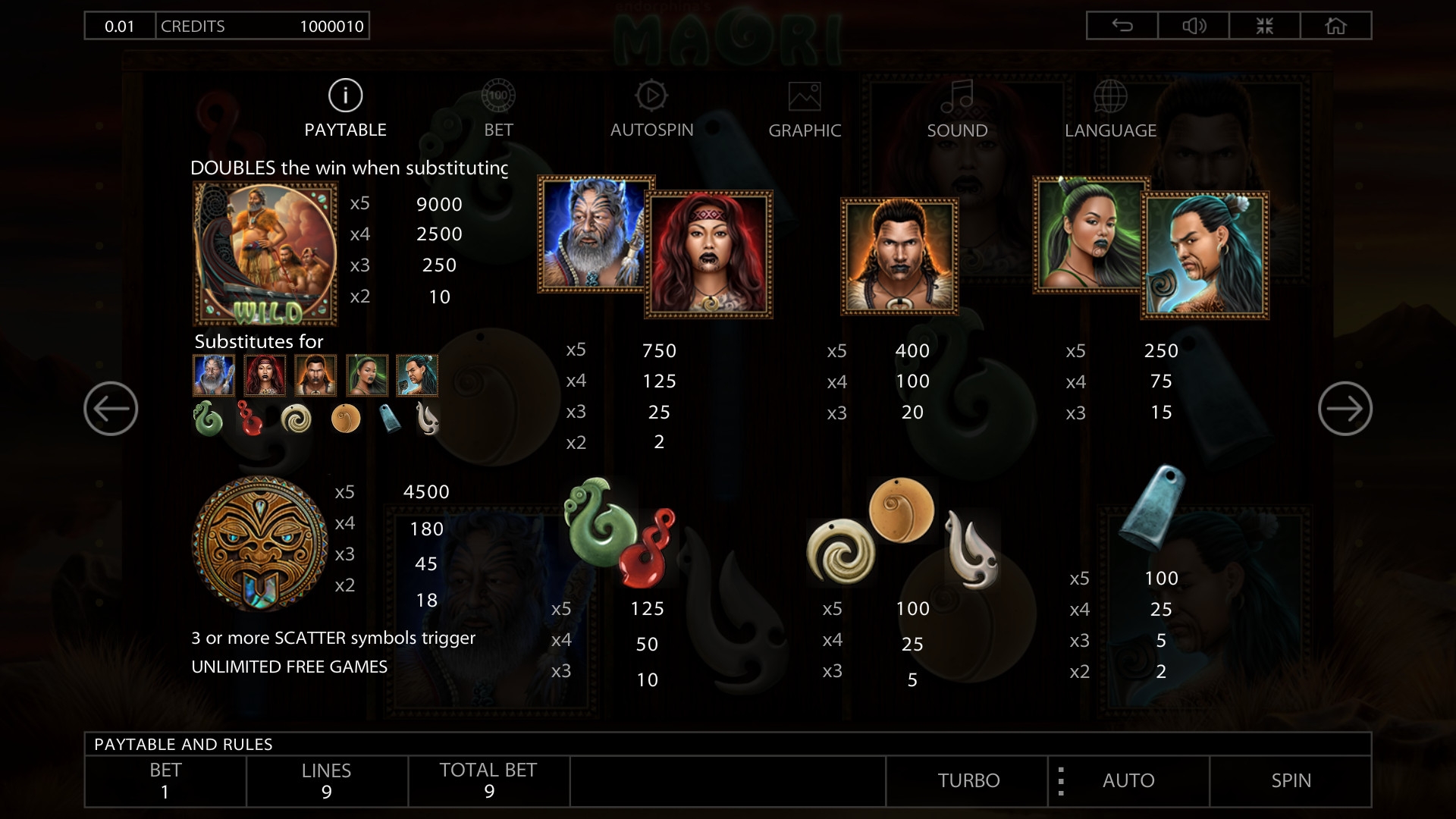Choose the Language tab
The height and width of the screenshot is (819, 1456).
coord(1110,109)
